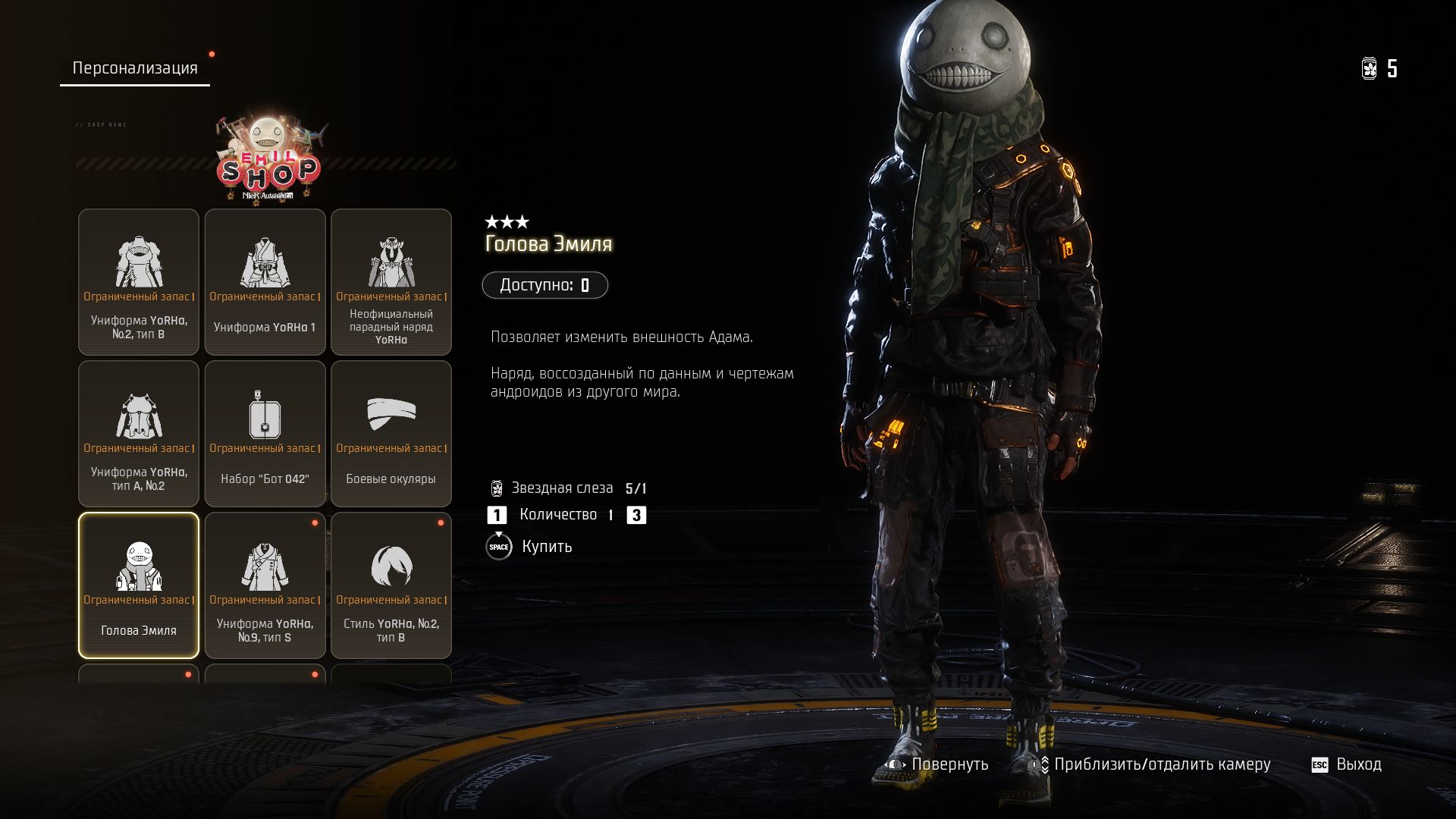
Task: Select the Униформа YoRHa, No.2, тип B item
Action: (x=139, y=282)
